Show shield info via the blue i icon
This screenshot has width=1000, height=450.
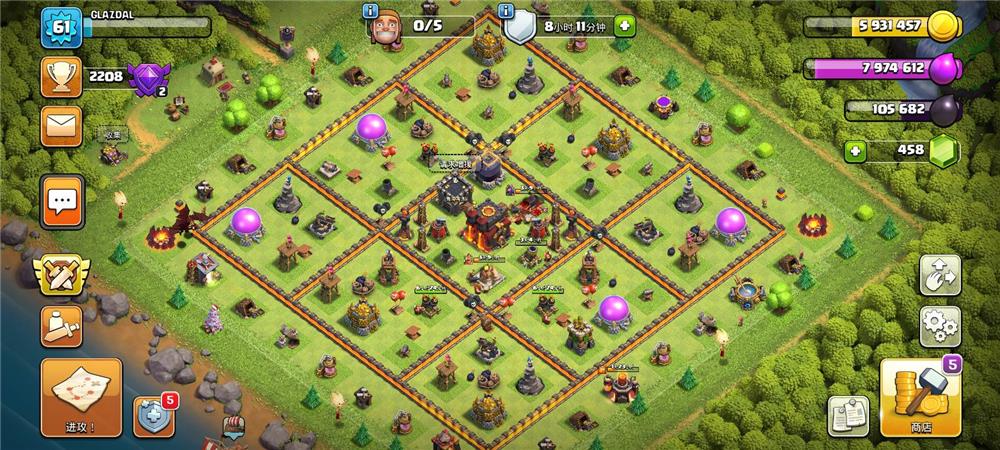point(508,11)
